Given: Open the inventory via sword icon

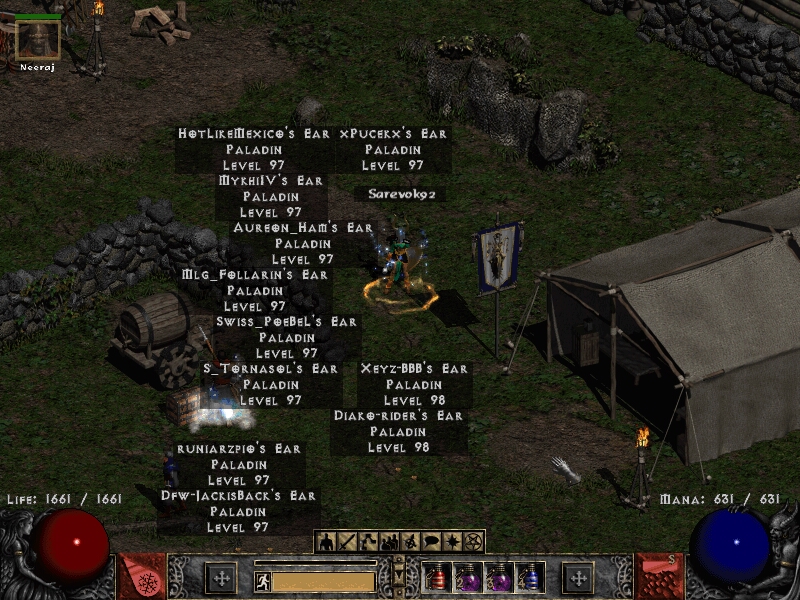Looking at the screenshot, I should (348, 542).
